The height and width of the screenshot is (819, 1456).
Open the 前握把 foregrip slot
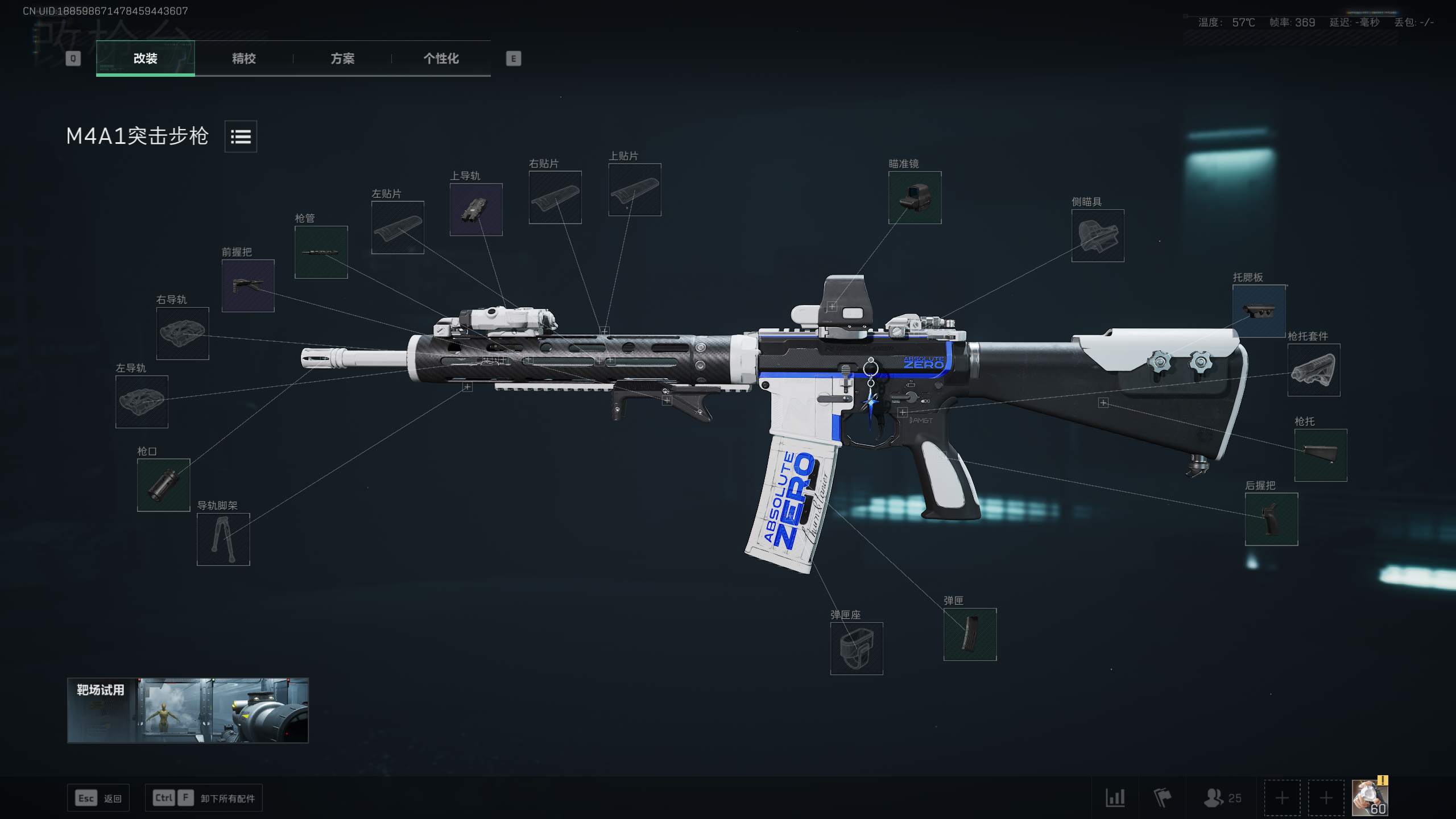pos(248,286)
